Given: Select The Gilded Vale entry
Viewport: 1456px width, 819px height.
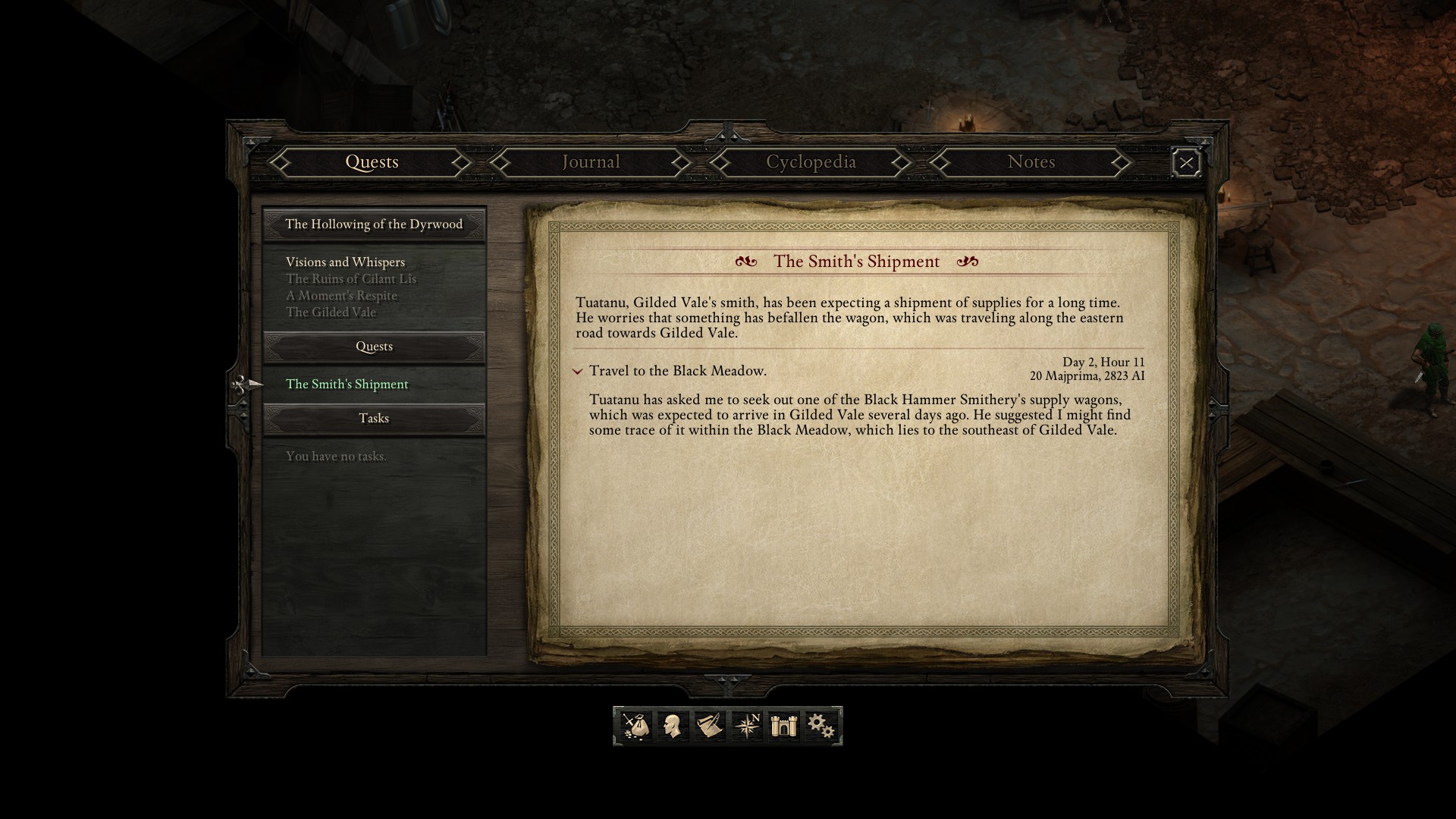Looking at the screenshot, I should click(x=331, y=312).
